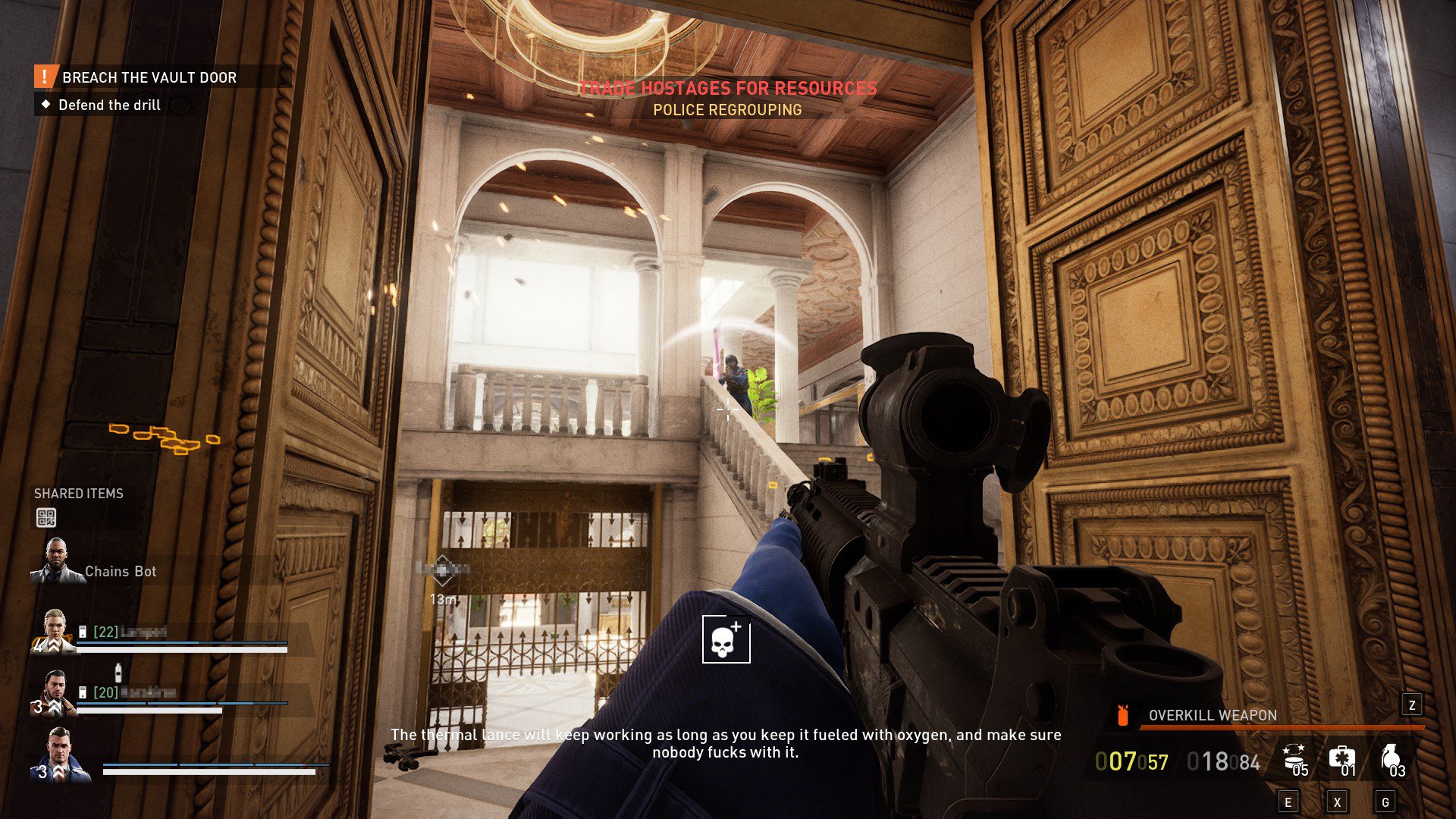1456x819 pixels.
Task: Select the QR code shared item
Action: coord(46,518)
